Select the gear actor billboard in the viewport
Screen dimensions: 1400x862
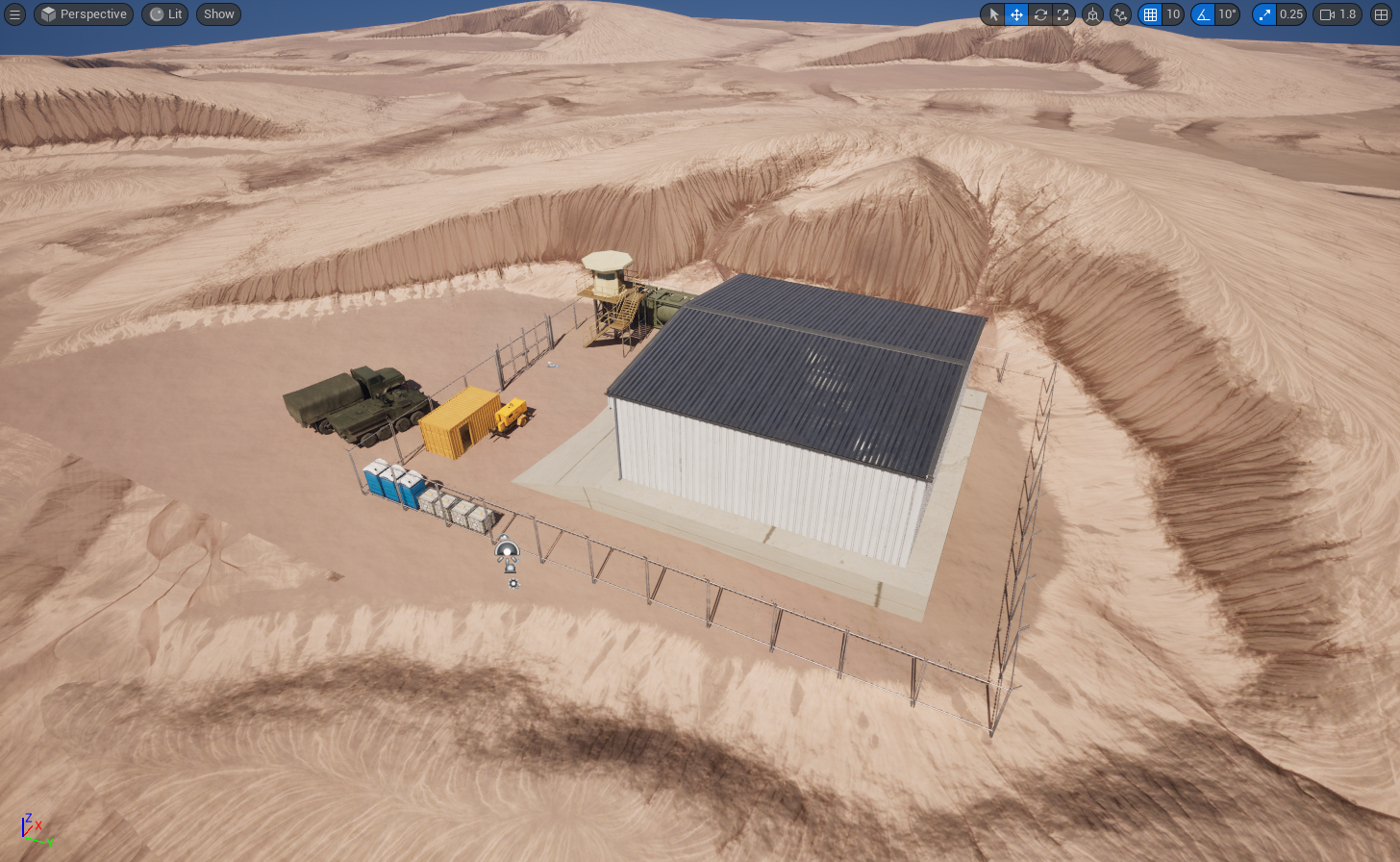(512, 582)
